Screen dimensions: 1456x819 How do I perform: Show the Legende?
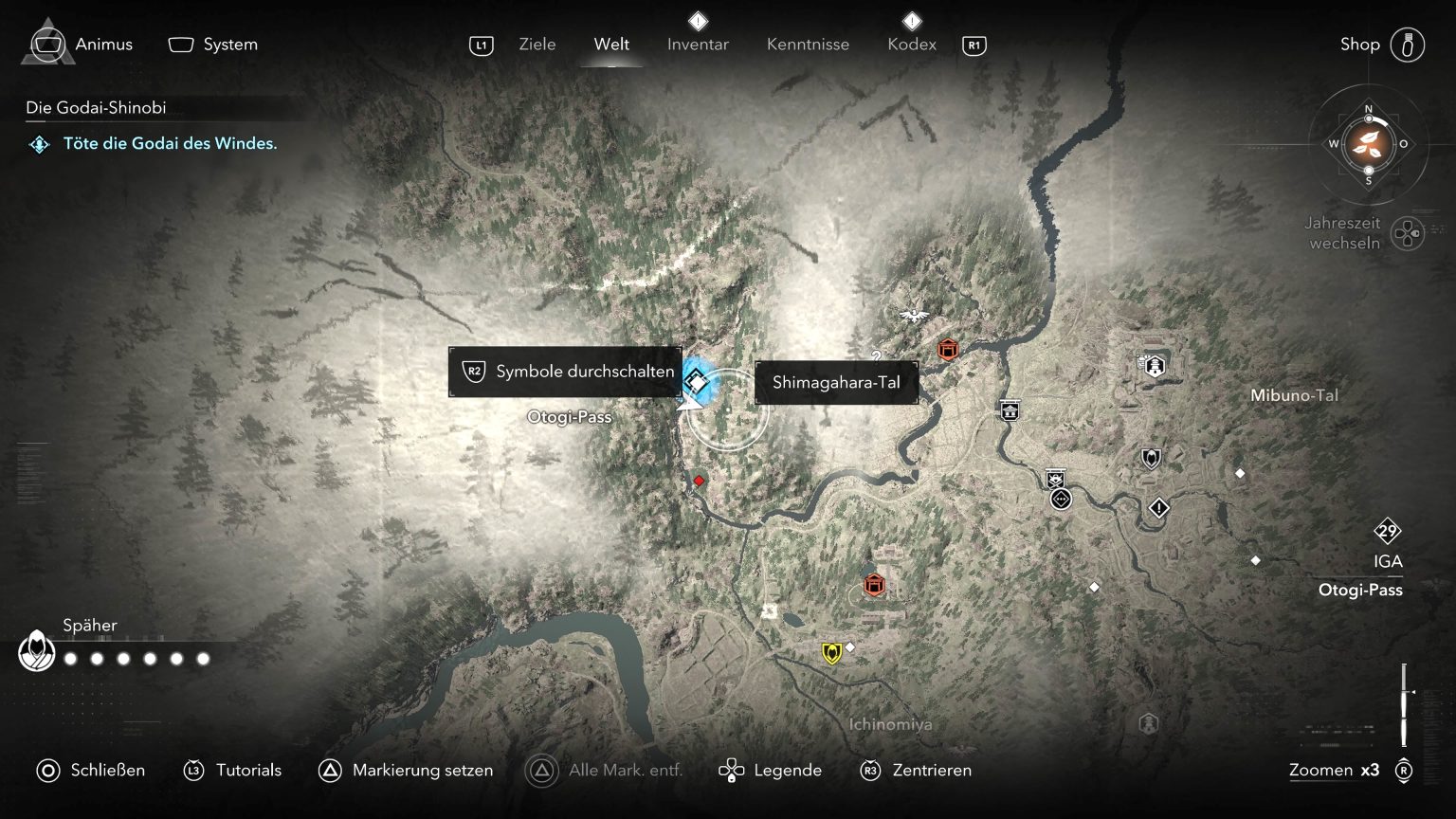tap(771, 770)
